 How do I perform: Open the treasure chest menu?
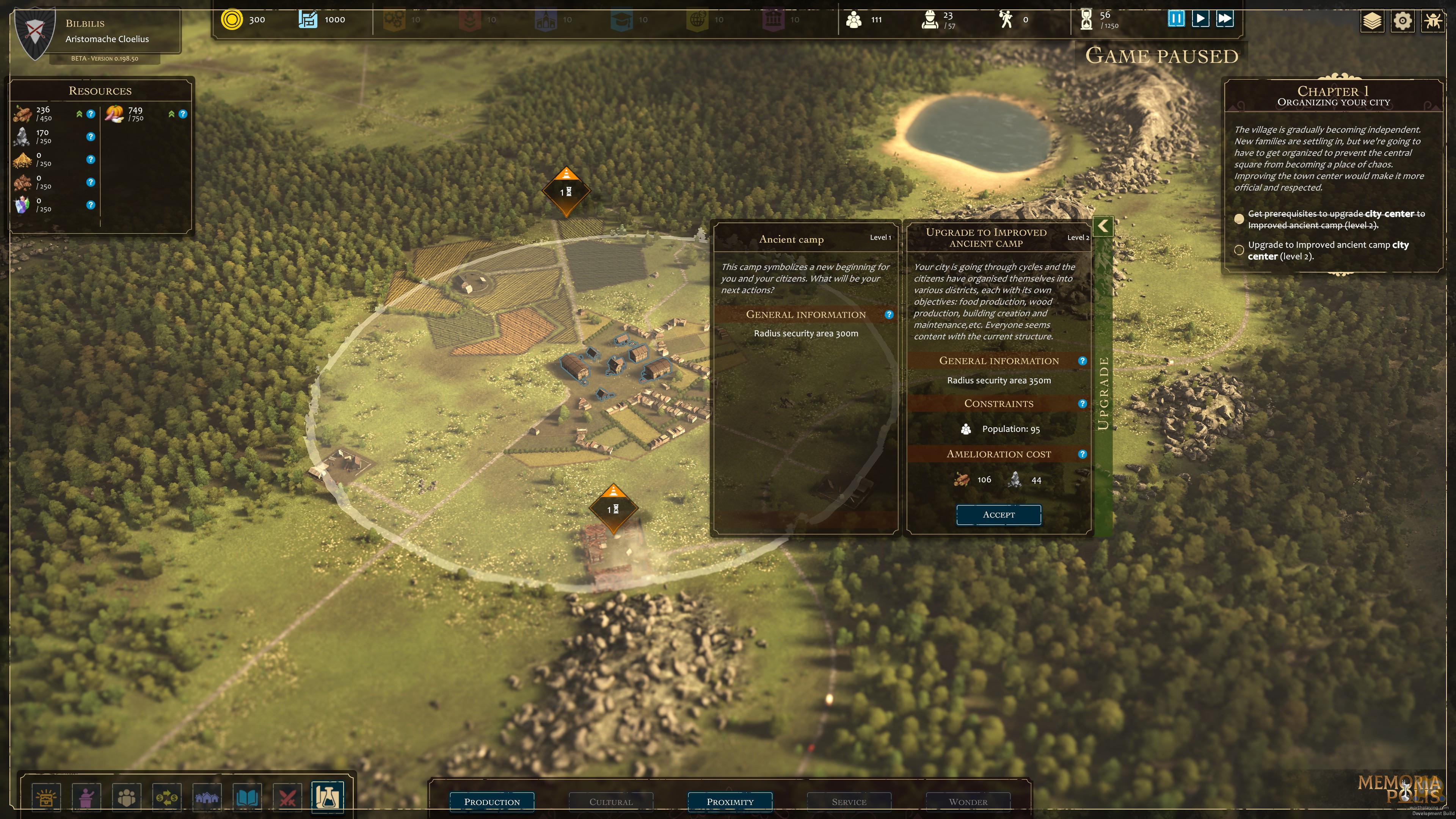(x=46, y=797)
